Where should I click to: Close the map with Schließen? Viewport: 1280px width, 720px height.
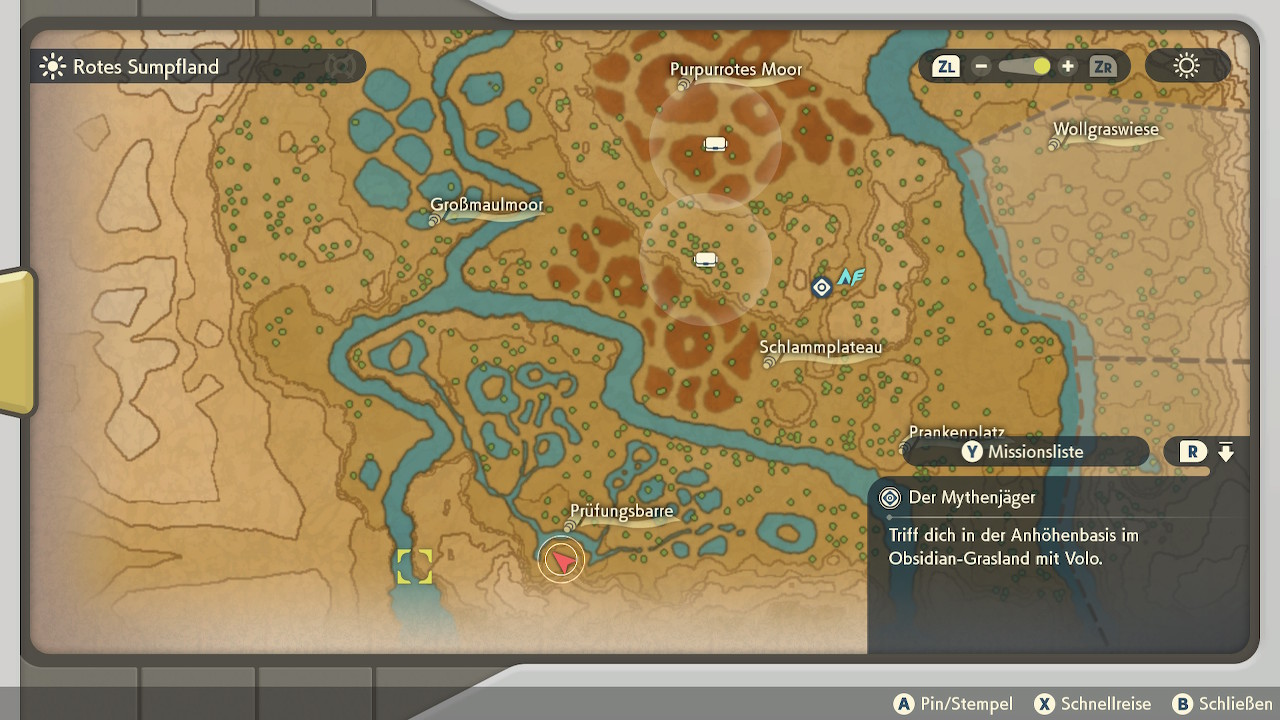click(x=1222, y=704)
